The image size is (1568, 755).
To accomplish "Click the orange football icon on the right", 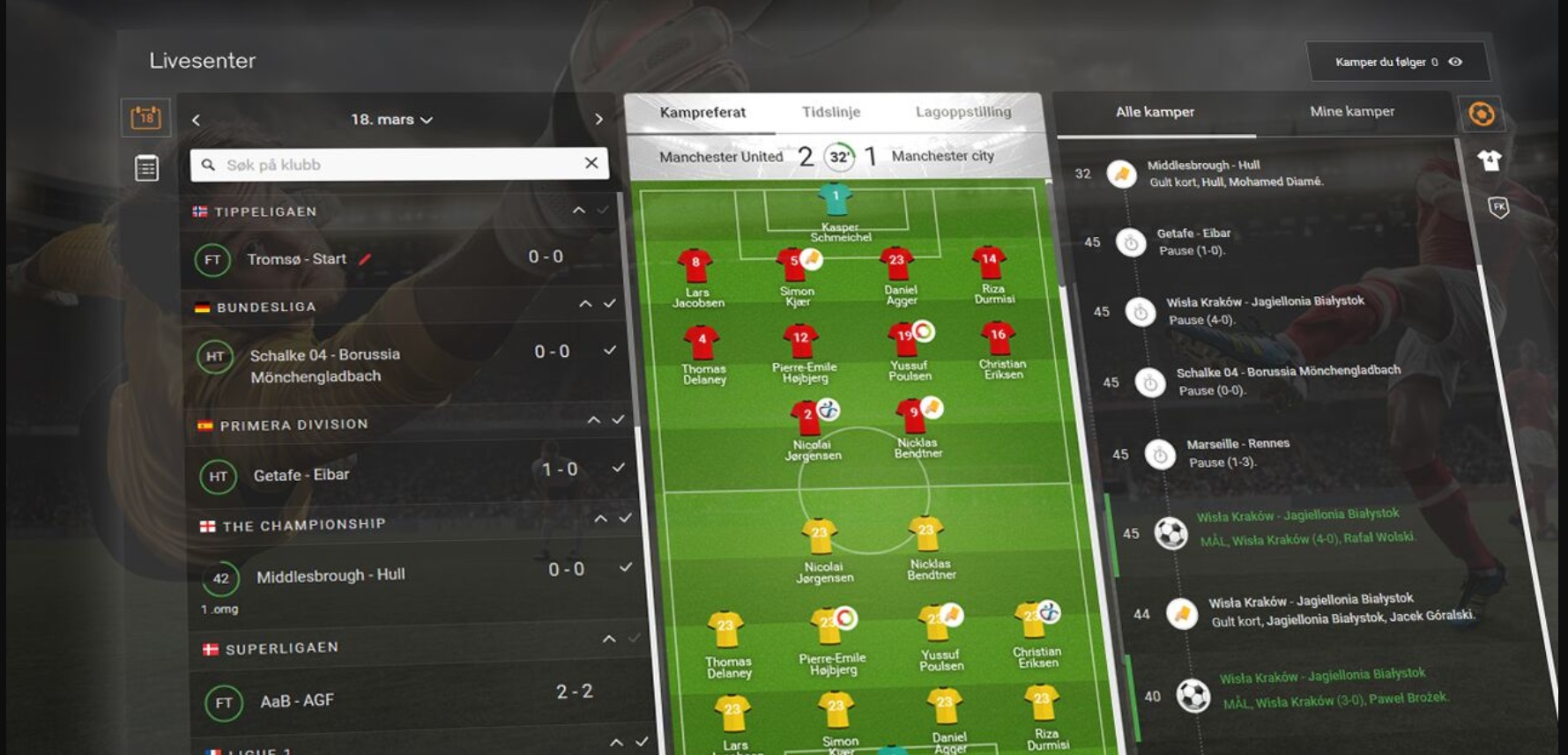I will (x=1482, y=115).
